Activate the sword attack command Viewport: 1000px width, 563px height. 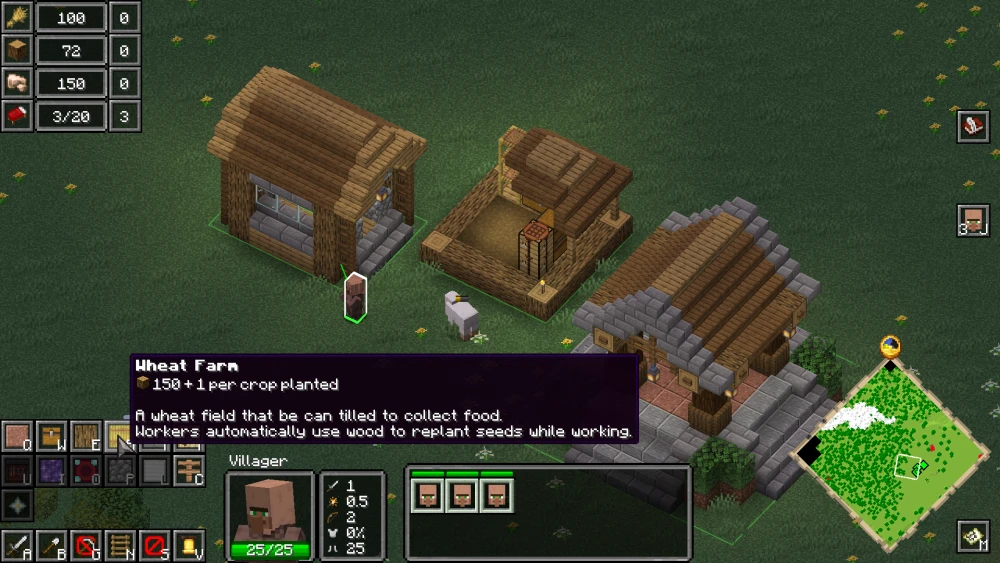18,546
